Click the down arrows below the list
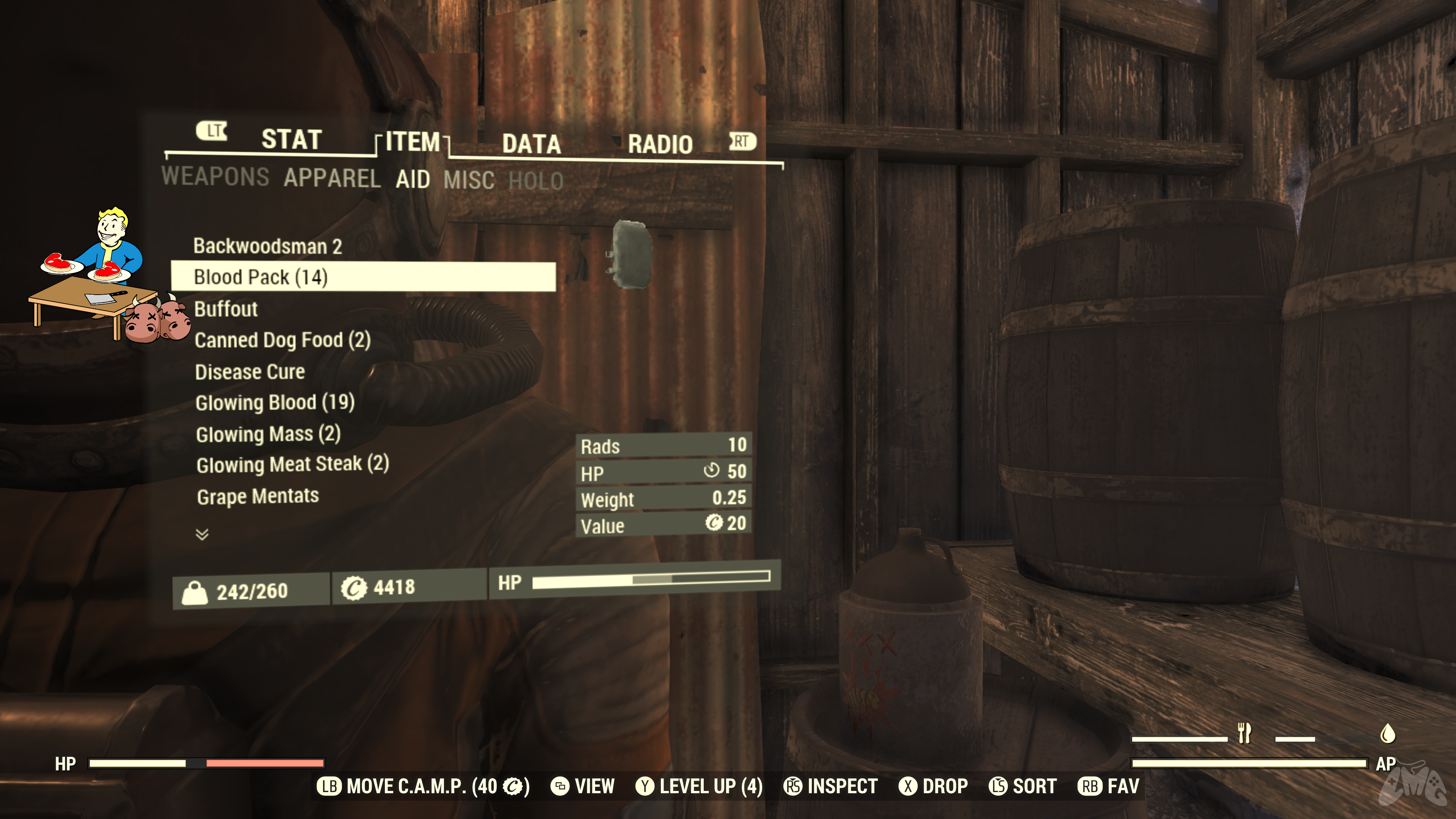Screen dimensions: 1456x819 pos(202,534)
